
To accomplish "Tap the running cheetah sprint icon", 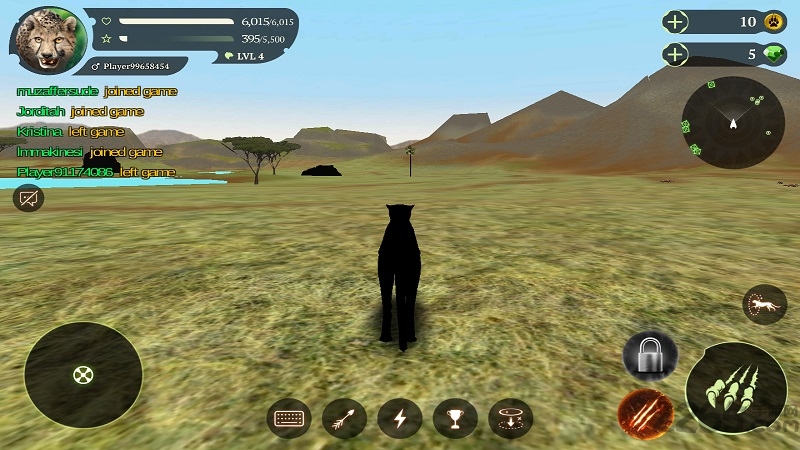I will tap(764, 305).
